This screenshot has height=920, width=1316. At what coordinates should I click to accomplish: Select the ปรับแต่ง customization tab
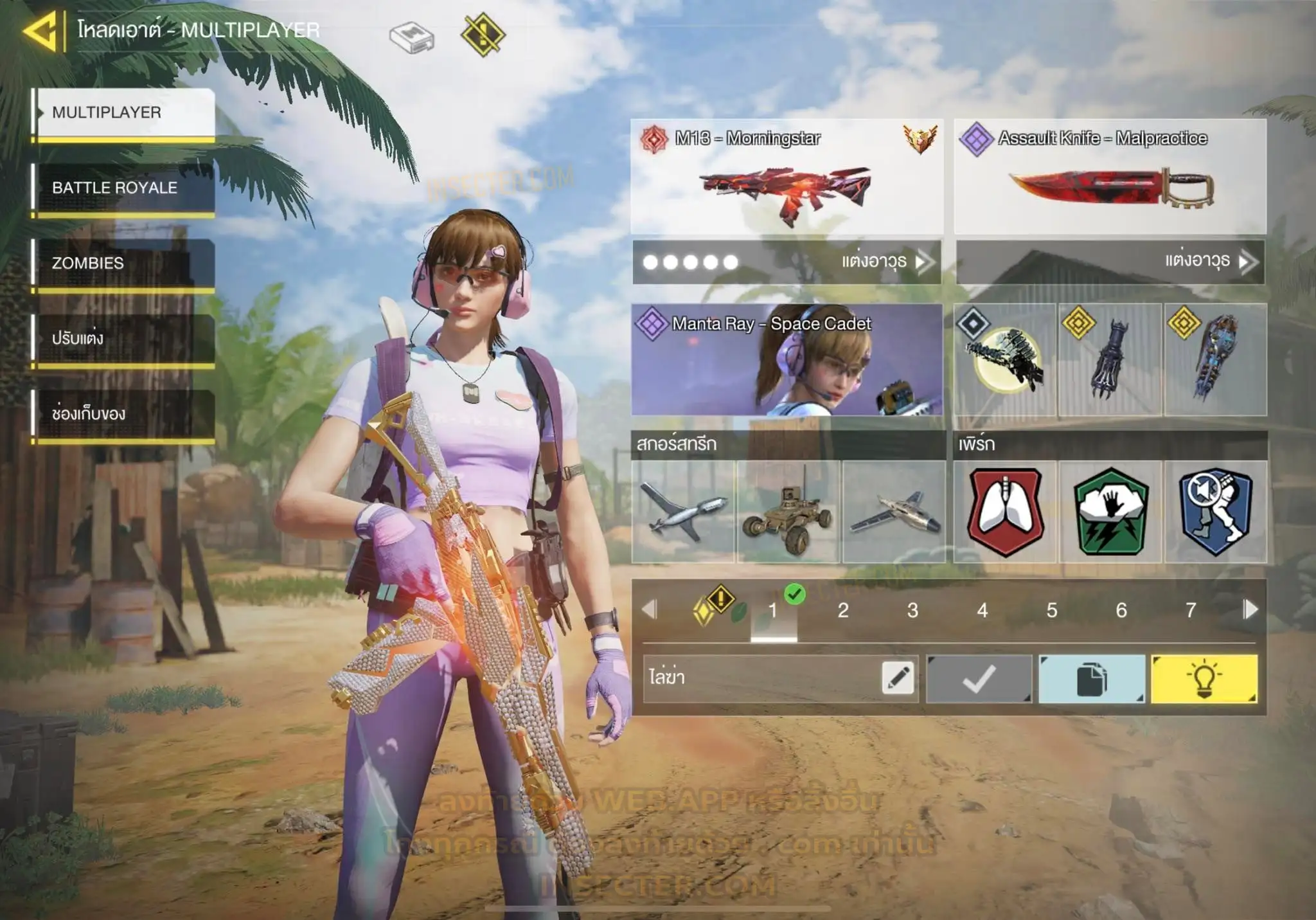click(123, 338)
